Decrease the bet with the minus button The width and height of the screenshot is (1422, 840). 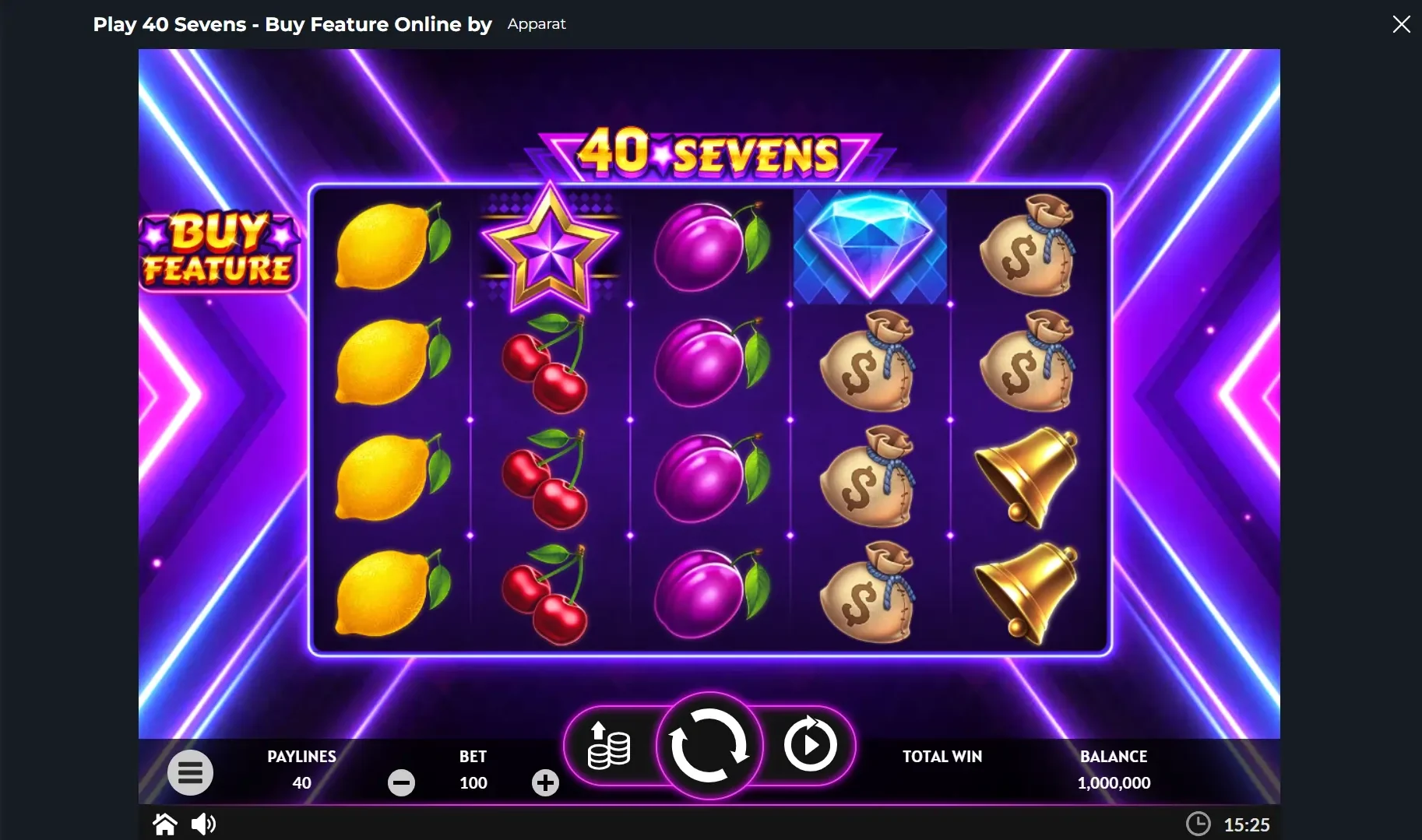click(401, 783)
